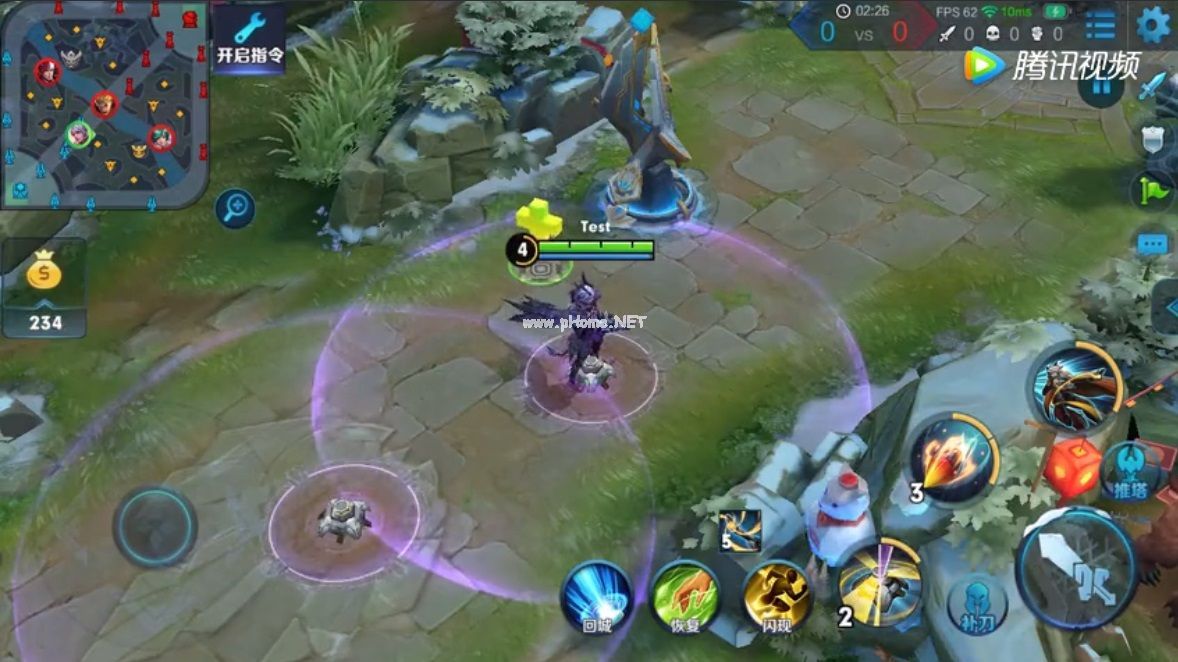This screenshot has height=662, width=1178.
Task: Cast the 闪现 flash spell
Action: [x=776, y=597]
